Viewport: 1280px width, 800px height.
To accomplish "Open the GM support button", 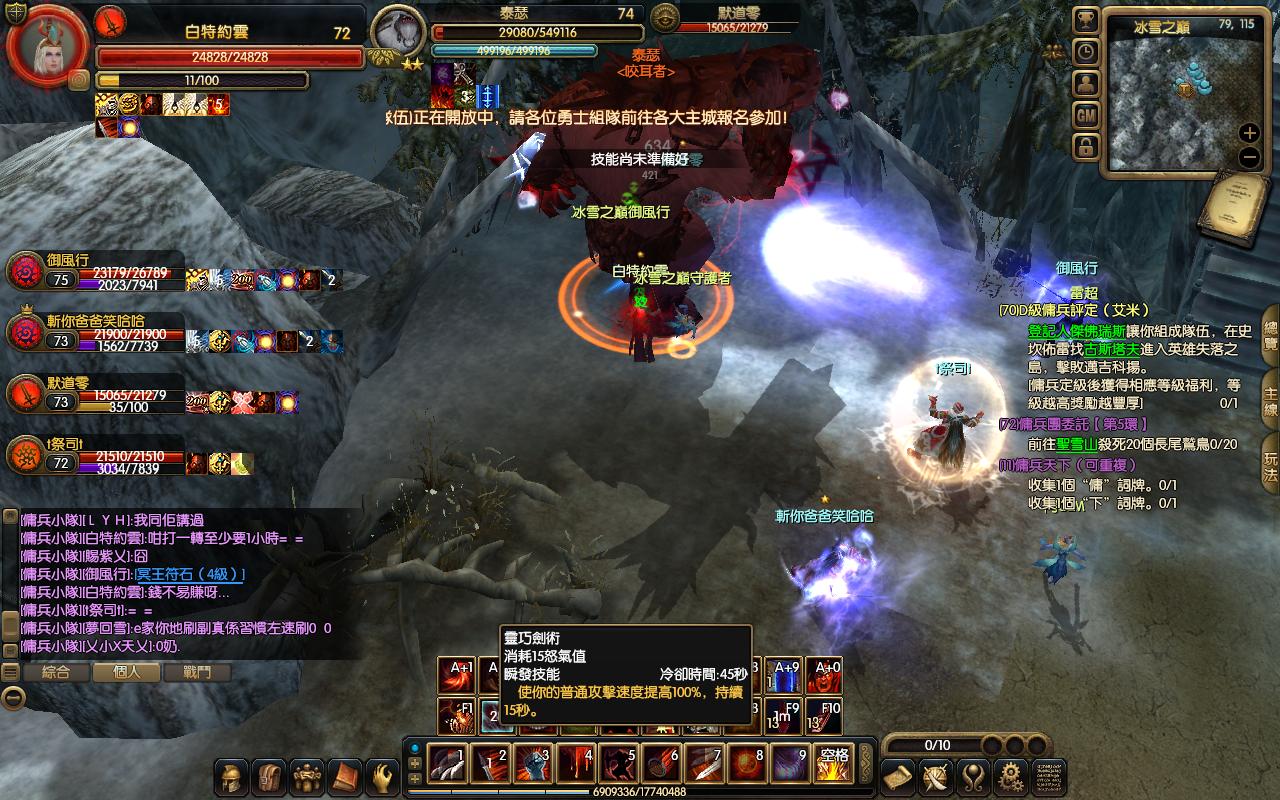I will pos(1086,116).
